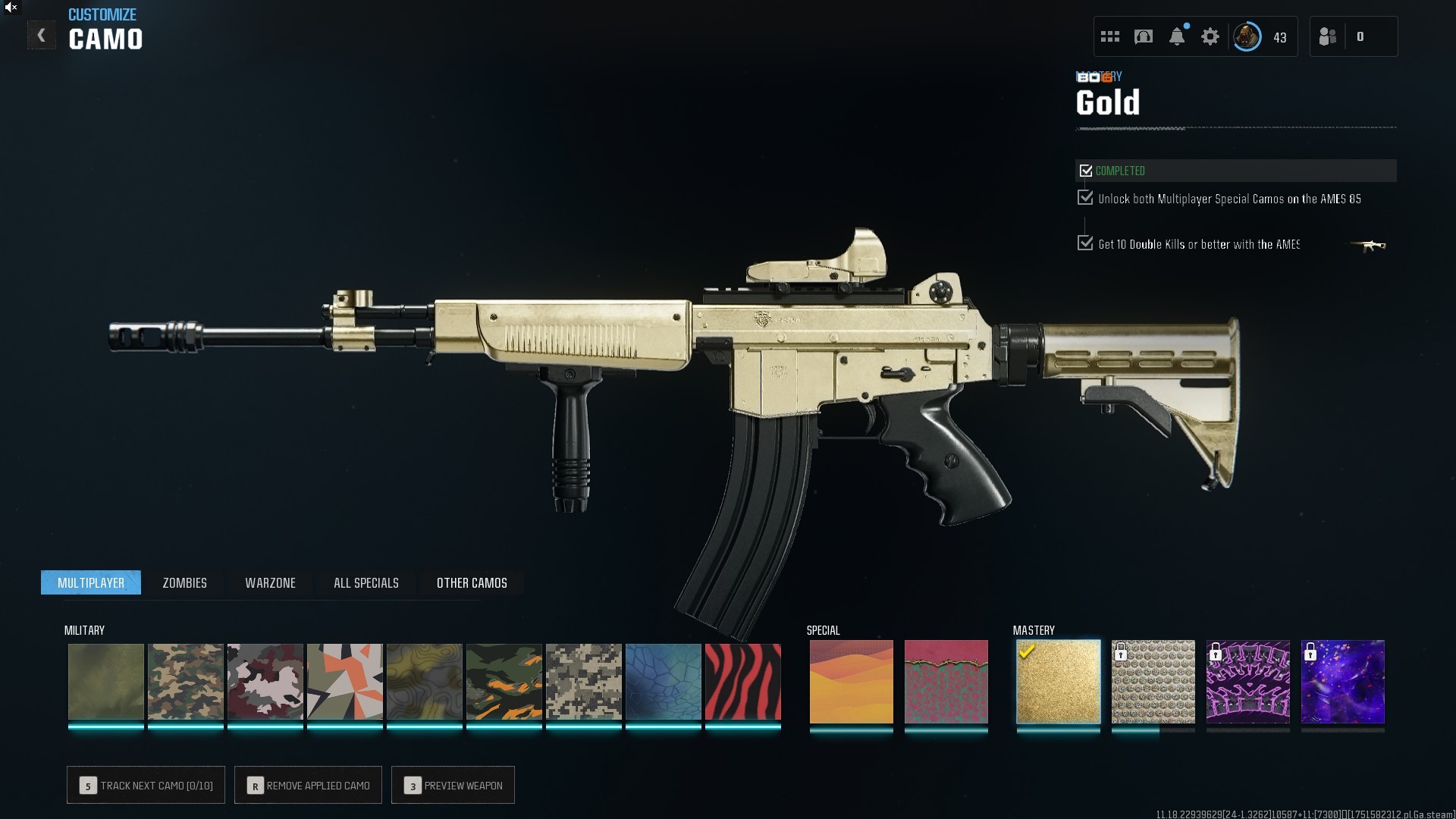
Task: Choose the locked purple Dark Spine camo
Action: coord(1247,682)
